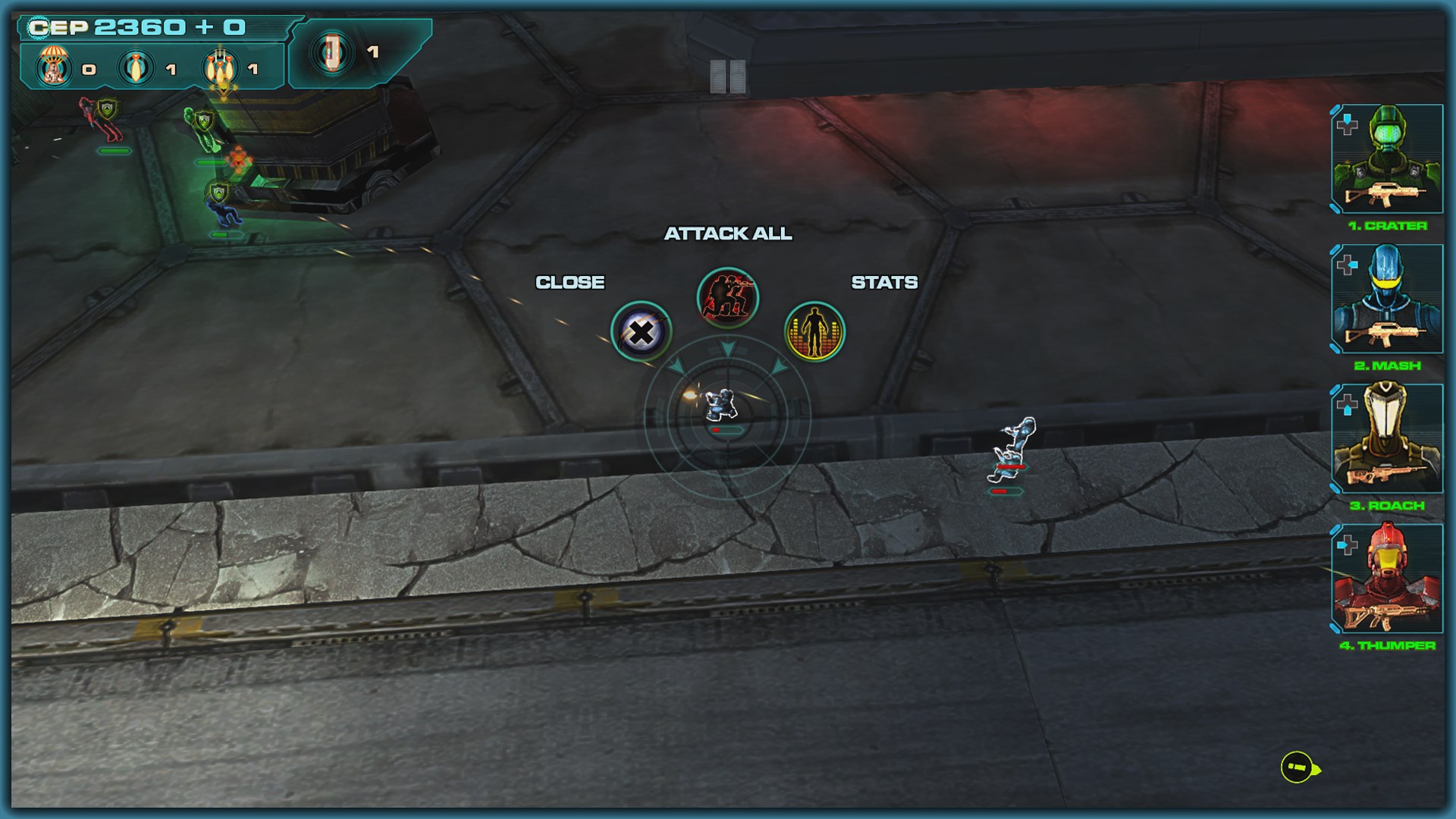The height and width of the screenshot is (819, 1456).
Task: Click the health bar under the selected soldier
Action: click(725, 429)
